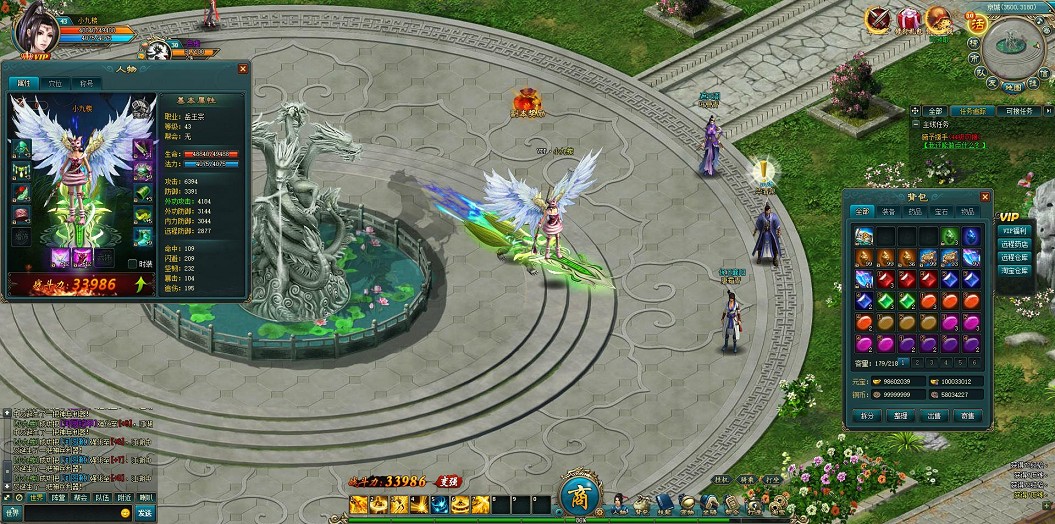Switch to the 装备 bag tab
Screen dimensions: 1055x524
click(889, 212)
